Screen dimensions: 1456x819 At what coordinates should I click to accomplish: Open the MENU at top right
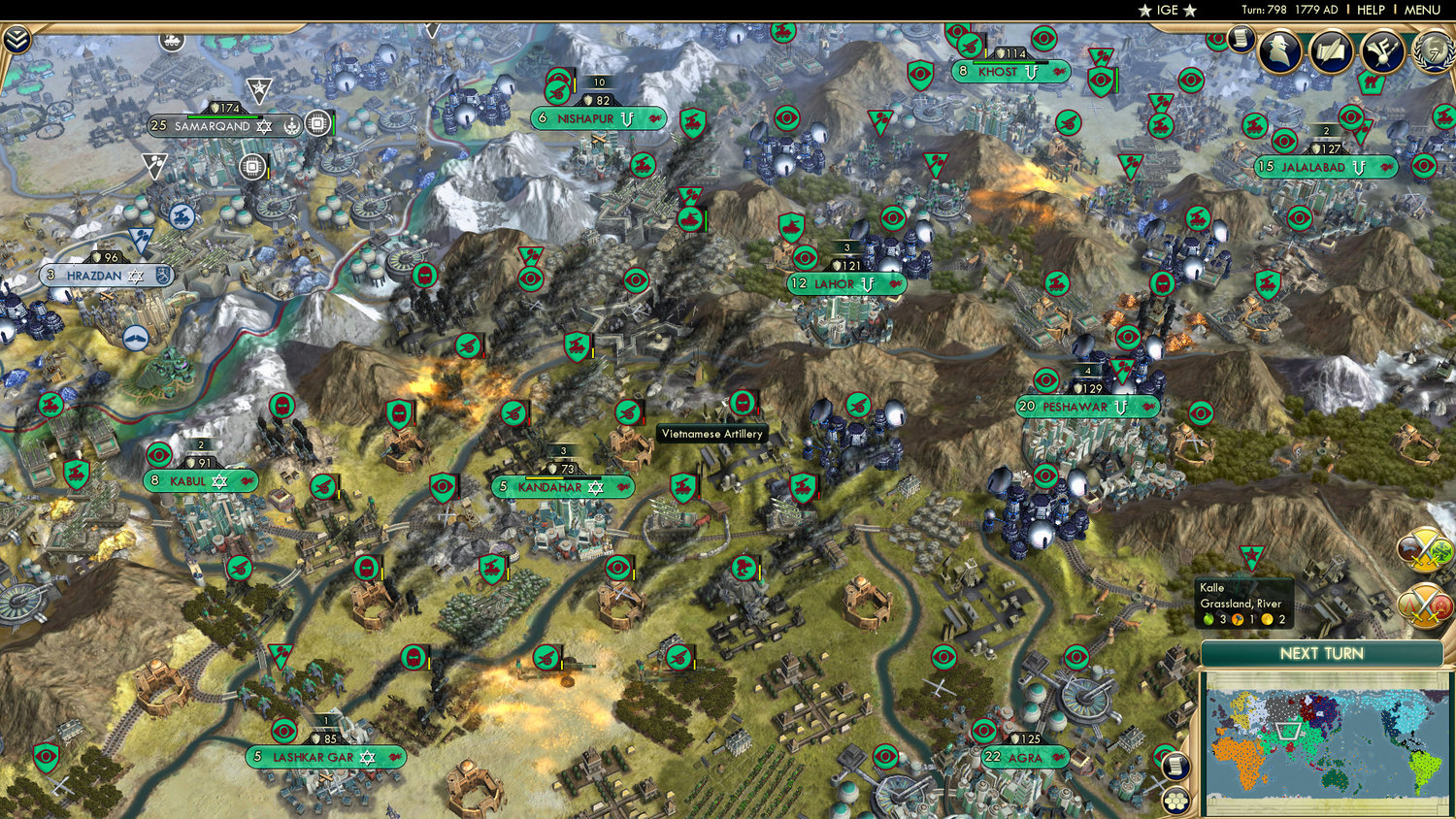click(x=1421, y=10)
